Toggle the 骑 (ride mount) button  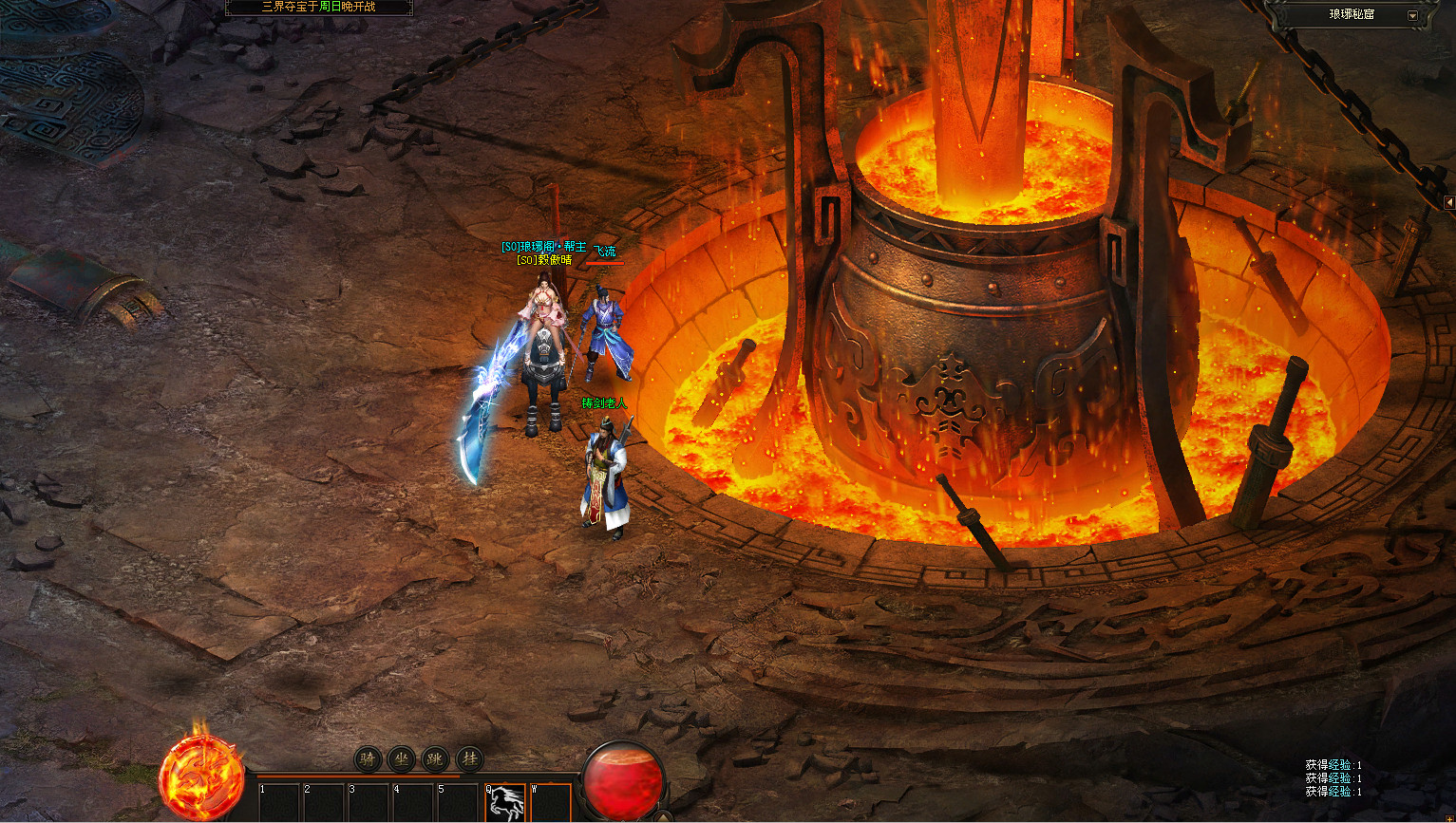click(x=369, y=759)
